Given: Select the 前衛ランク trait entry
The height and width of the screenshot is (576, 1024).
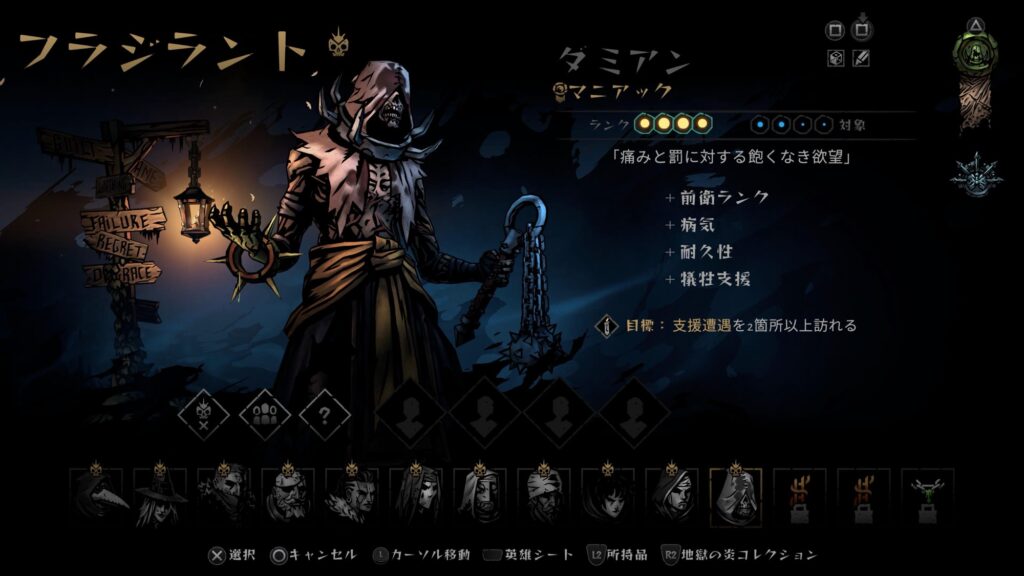Looking at the screenshot, I should [723, 197].
